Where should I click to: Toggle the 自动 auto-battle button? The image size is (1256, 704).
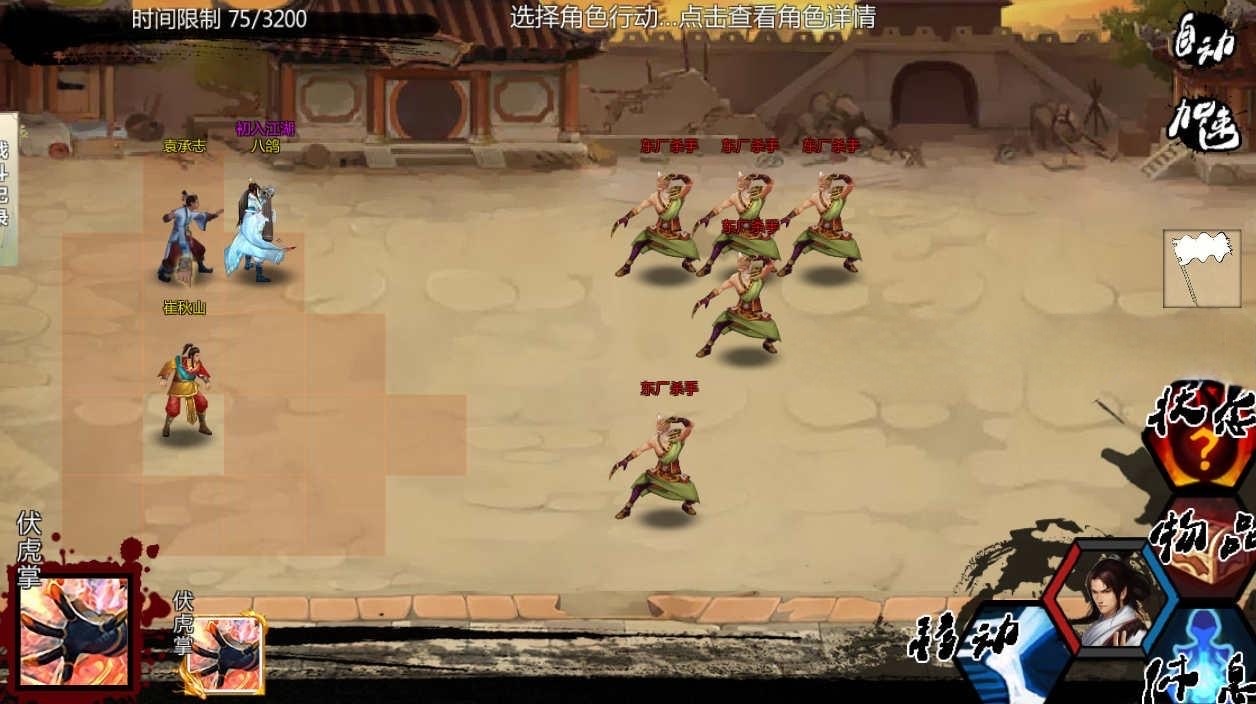1205,42
